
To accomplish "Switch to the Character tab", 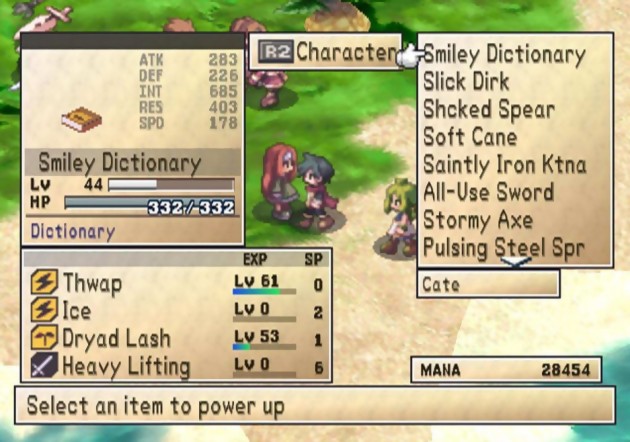I will pyautogui.click(x=324, y=52).
